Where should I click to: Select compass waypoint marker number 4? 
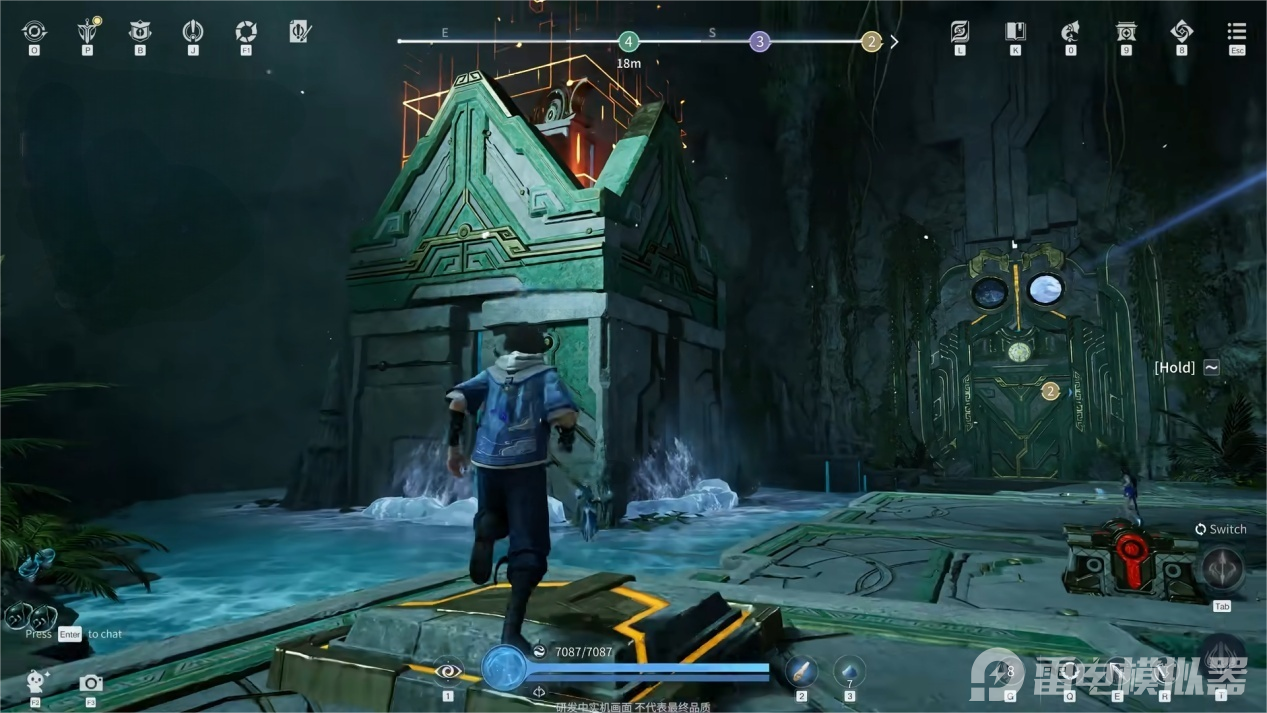(628, 41)
